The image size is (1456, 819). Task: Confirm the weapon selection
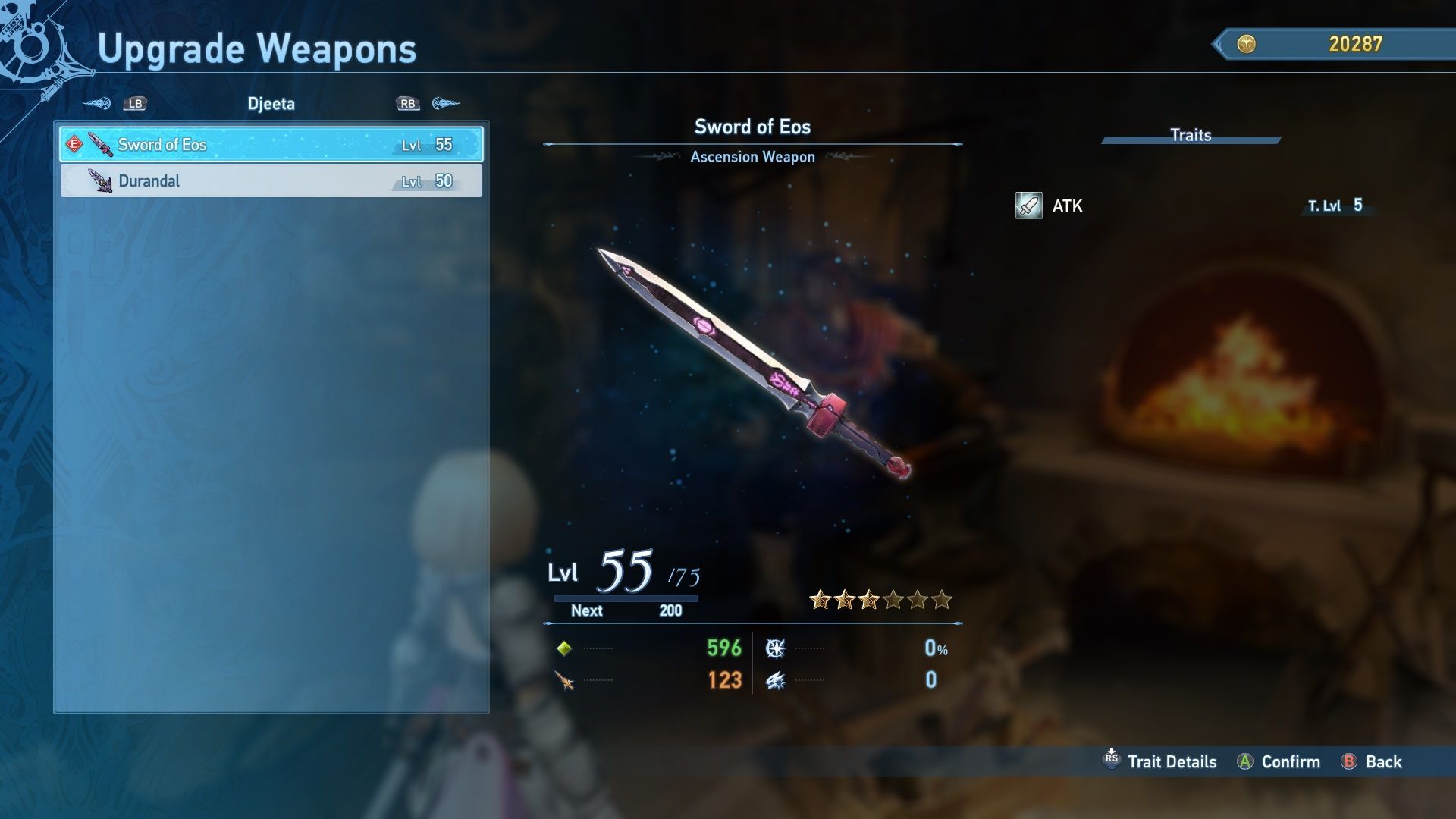pyautogui.click(x=1279, y=761)
